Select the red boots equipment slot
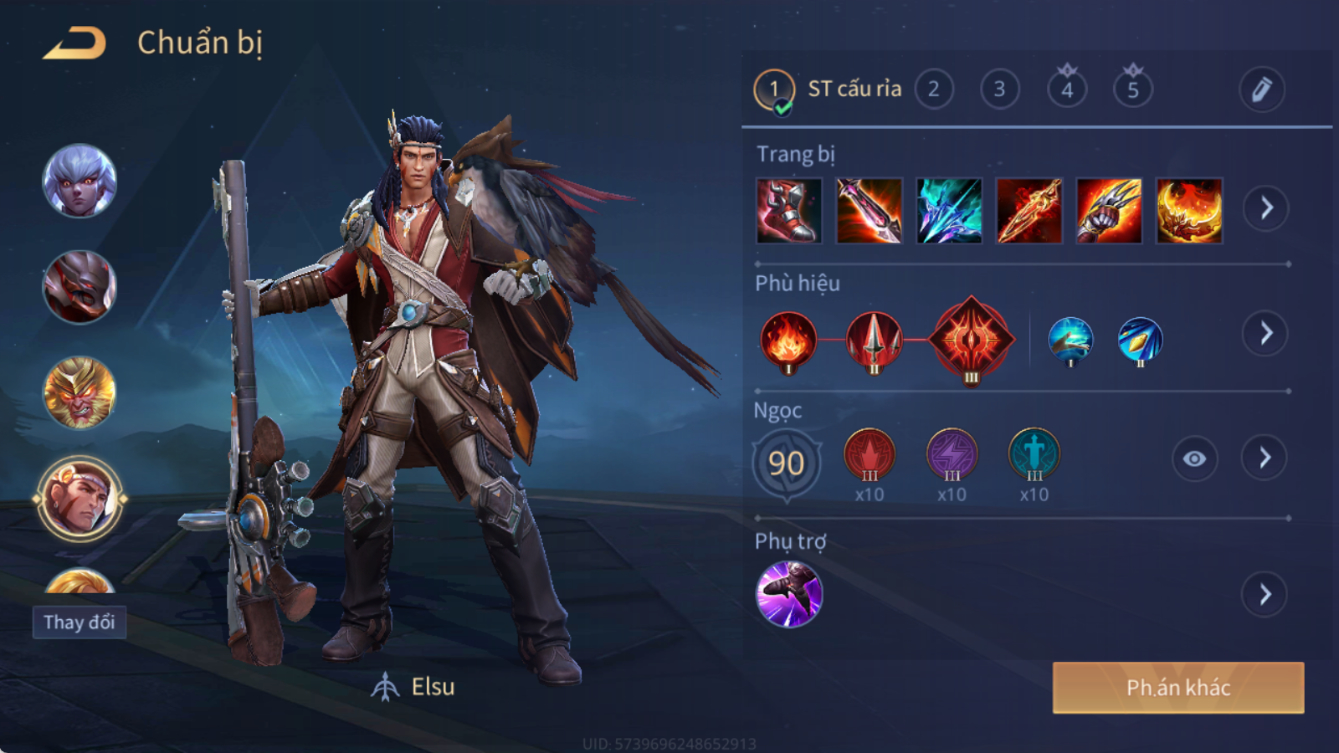This screenshot has width=1339, height=753. (789, 211)
